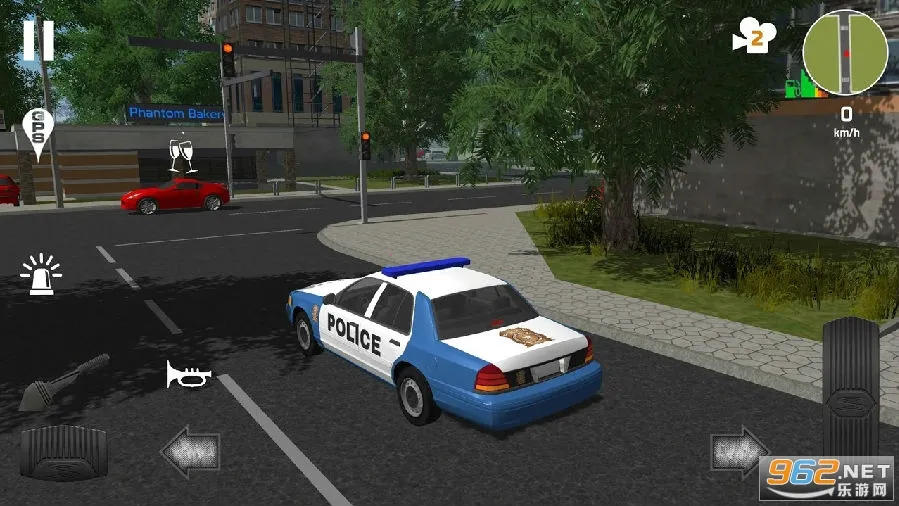Steer left with the left arrow
The image size is (899, 506).
coord(191,452)
